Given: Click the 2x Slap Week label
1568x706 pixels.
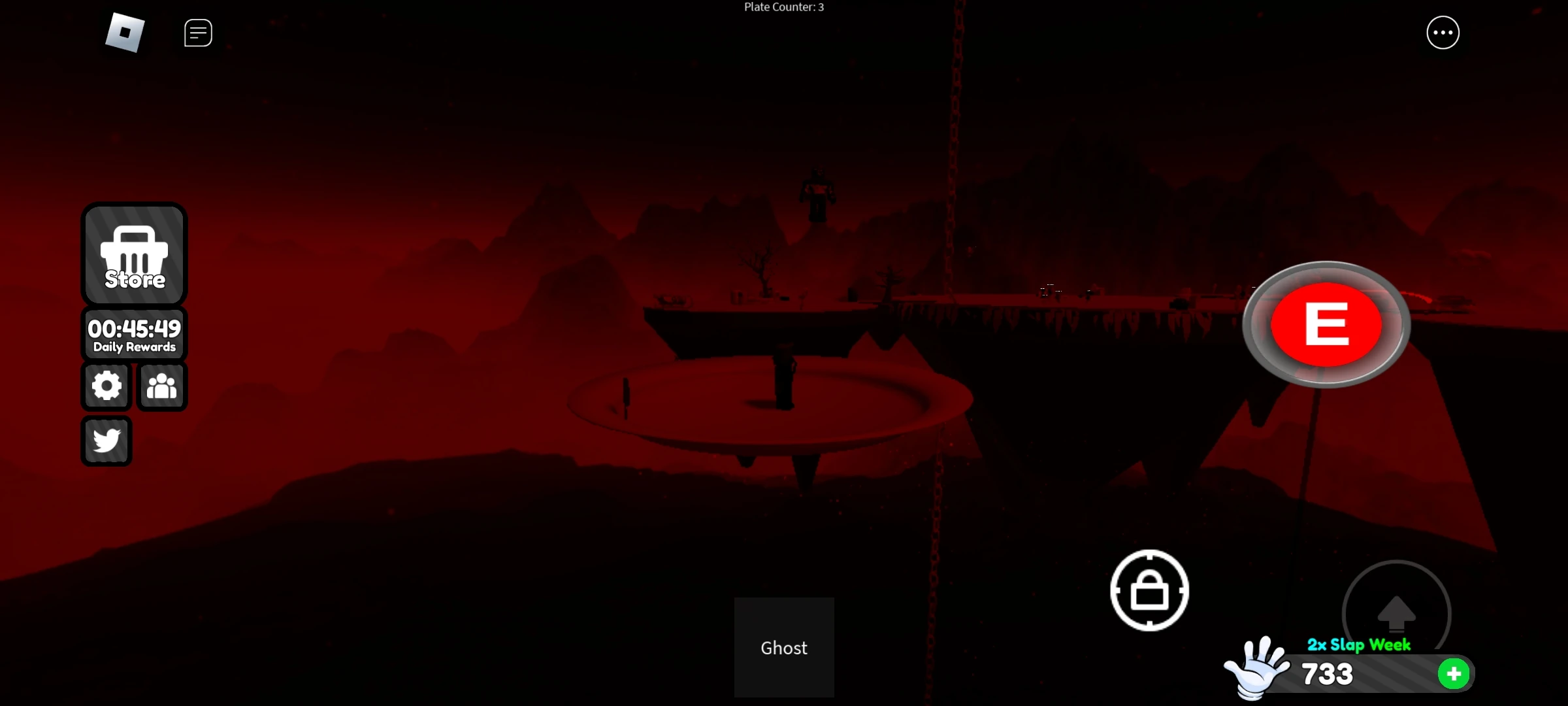Looking at the screenshot, I should [1359, 645].
